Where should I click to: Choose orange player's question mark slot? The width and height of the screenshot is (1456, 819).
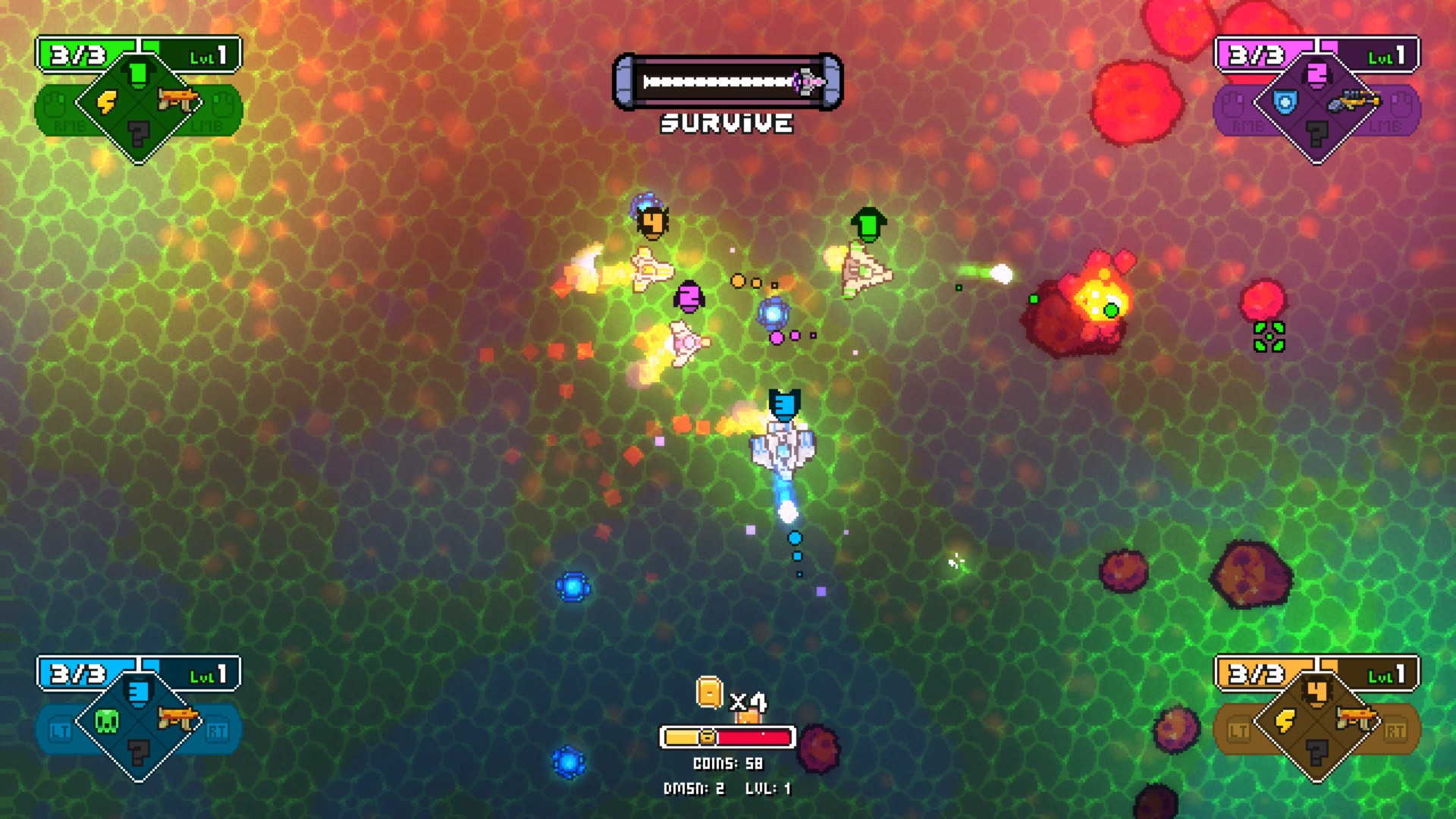1317,753
